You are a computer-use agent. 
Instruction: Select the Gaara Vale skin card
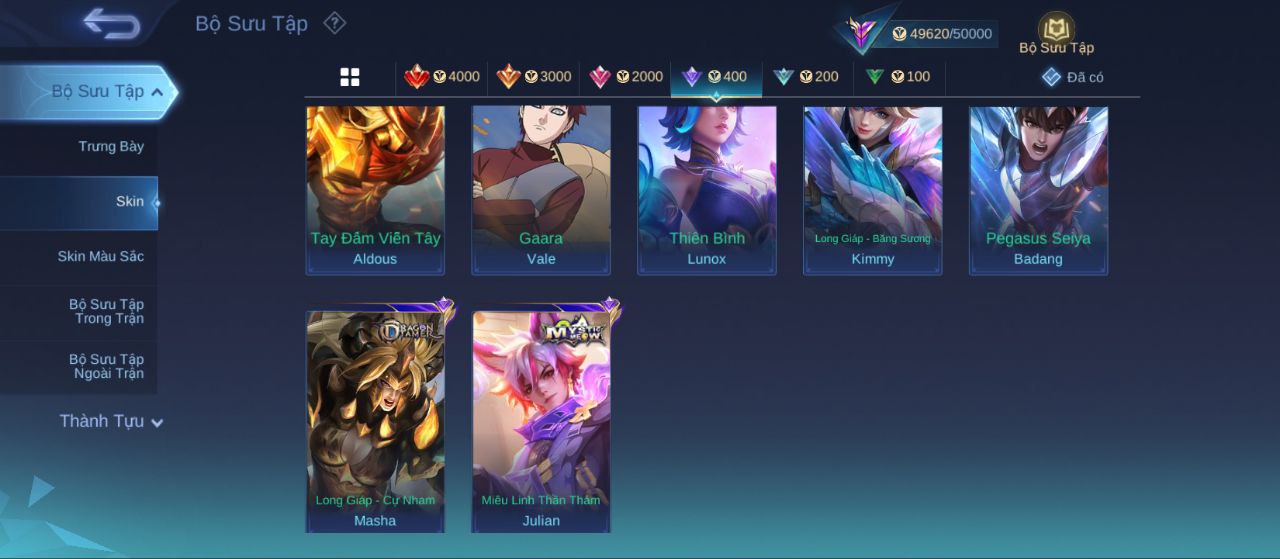pyautogui.click(x=541, y=190)
